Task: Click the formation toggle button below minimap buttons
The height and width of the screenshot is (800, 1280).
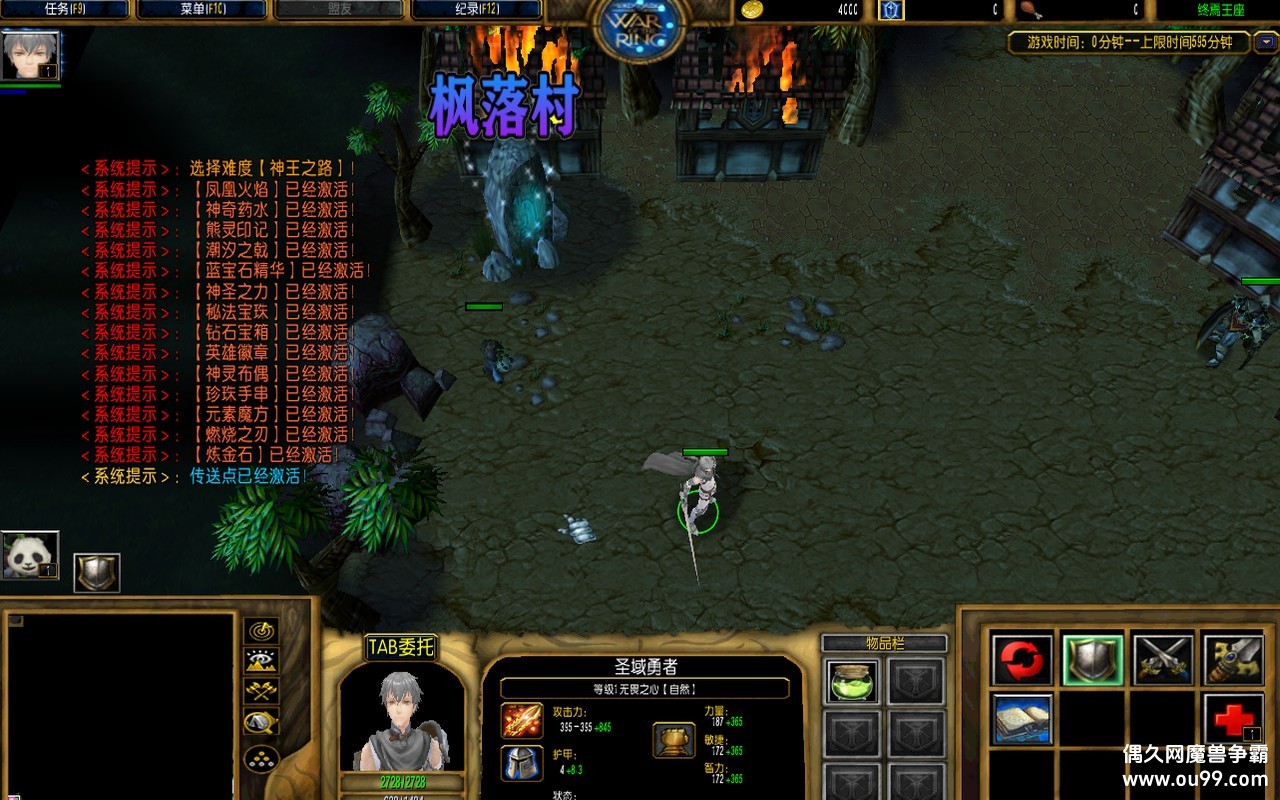Action: click(261, 759)
